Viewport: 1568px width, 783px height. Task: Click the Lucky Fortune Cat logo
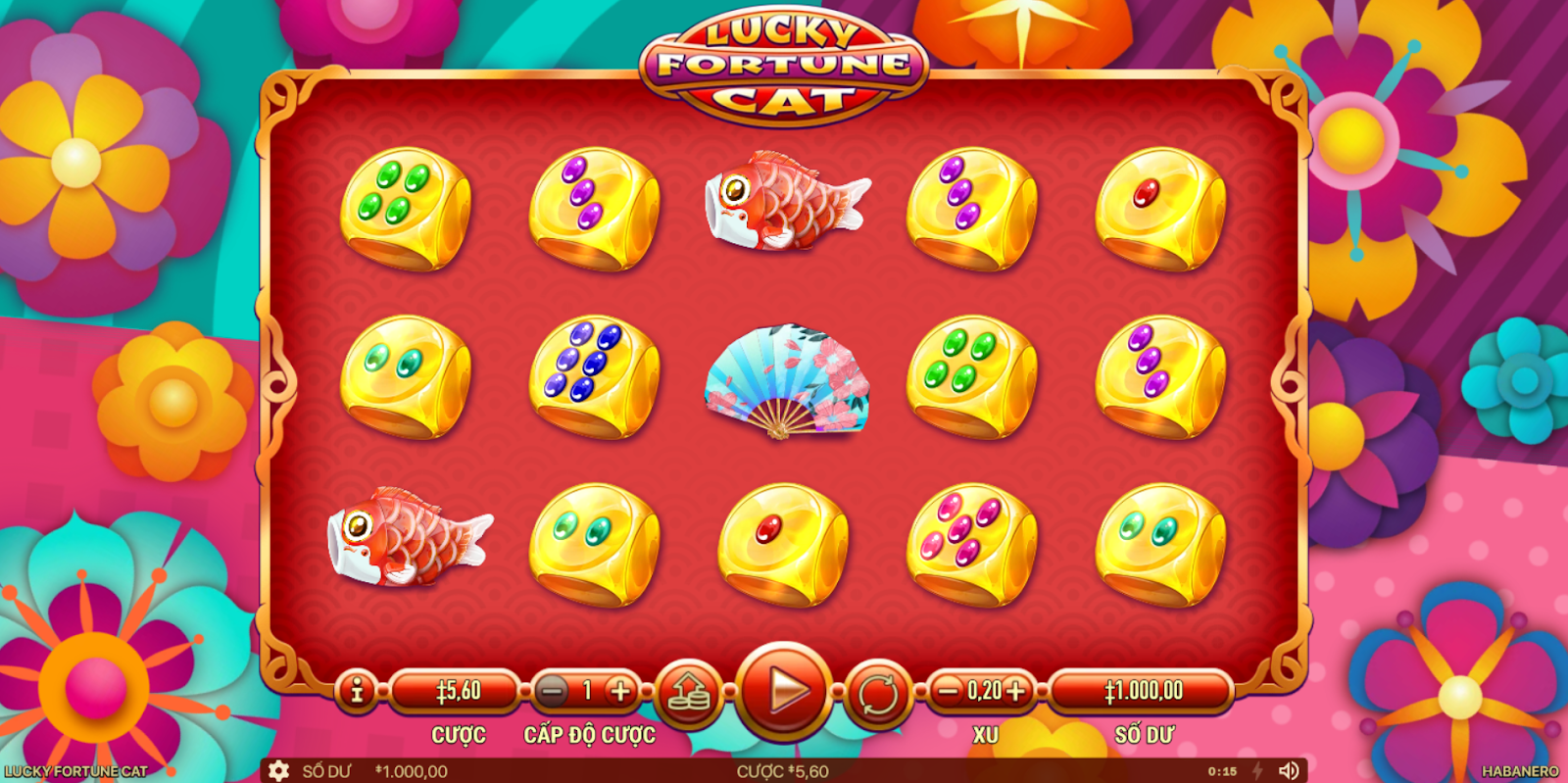pyautogui.click(x=784, y=59)
